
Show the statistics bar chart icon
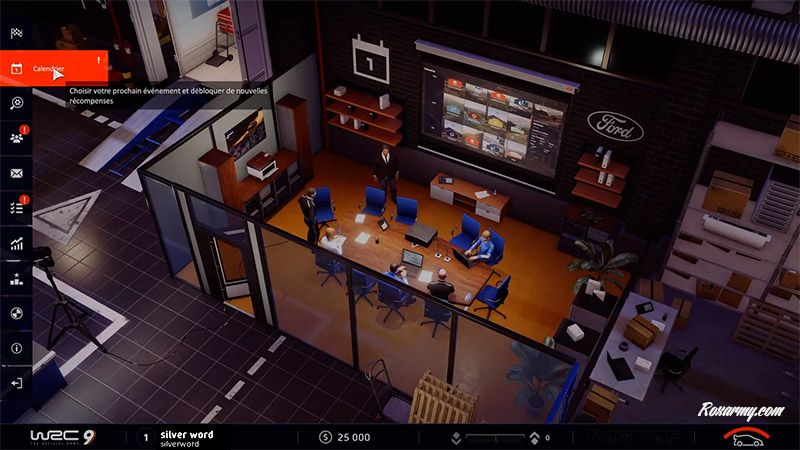coord(16,243)
